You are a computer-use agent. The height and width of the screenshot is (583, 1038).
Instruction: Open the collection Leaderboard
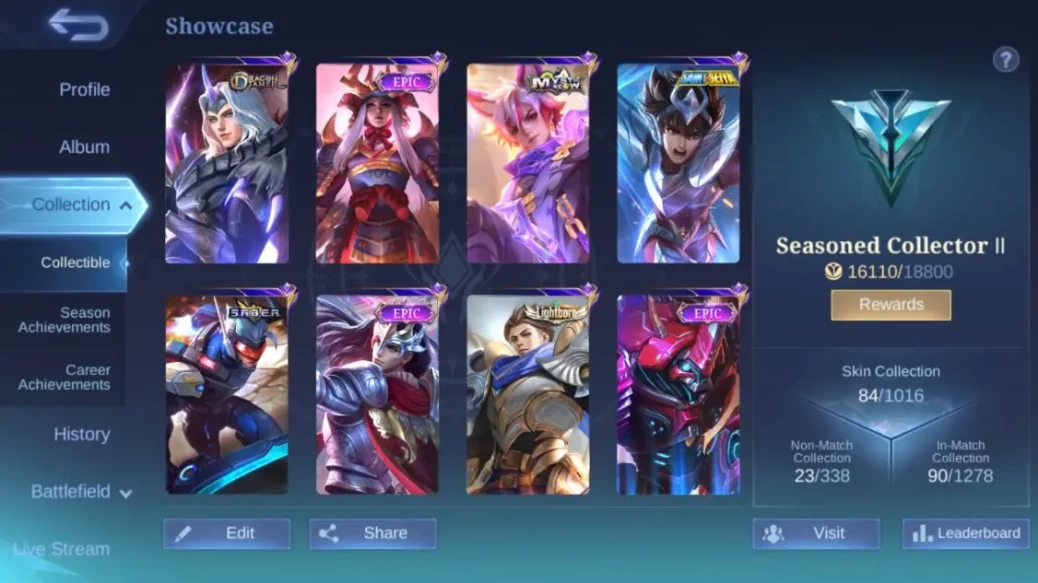pyautogui.click(x=966, y=533)
